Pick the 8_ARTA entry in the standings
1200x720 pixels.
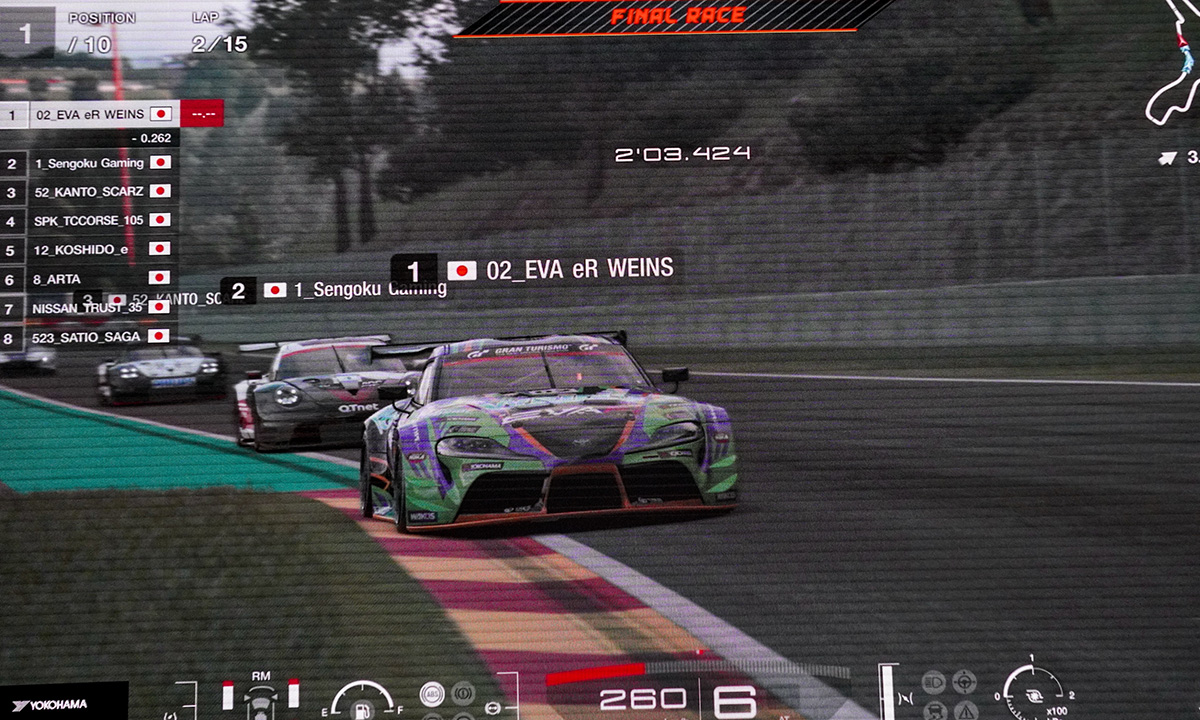click(x=90, y=278)
